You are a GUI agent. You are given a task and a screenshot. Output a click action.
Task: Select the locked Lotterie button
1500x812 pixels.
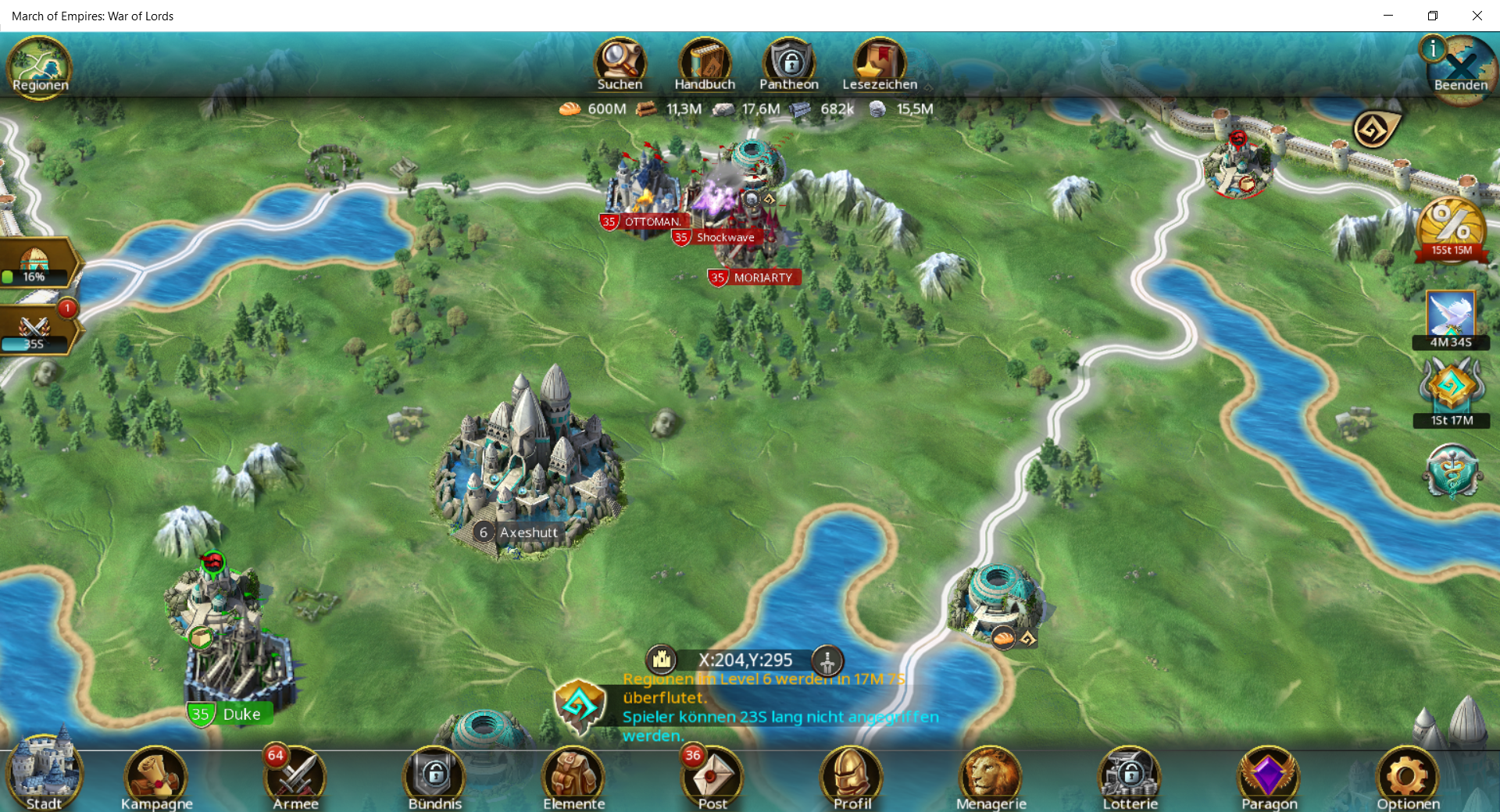(x=1130, y=777)
